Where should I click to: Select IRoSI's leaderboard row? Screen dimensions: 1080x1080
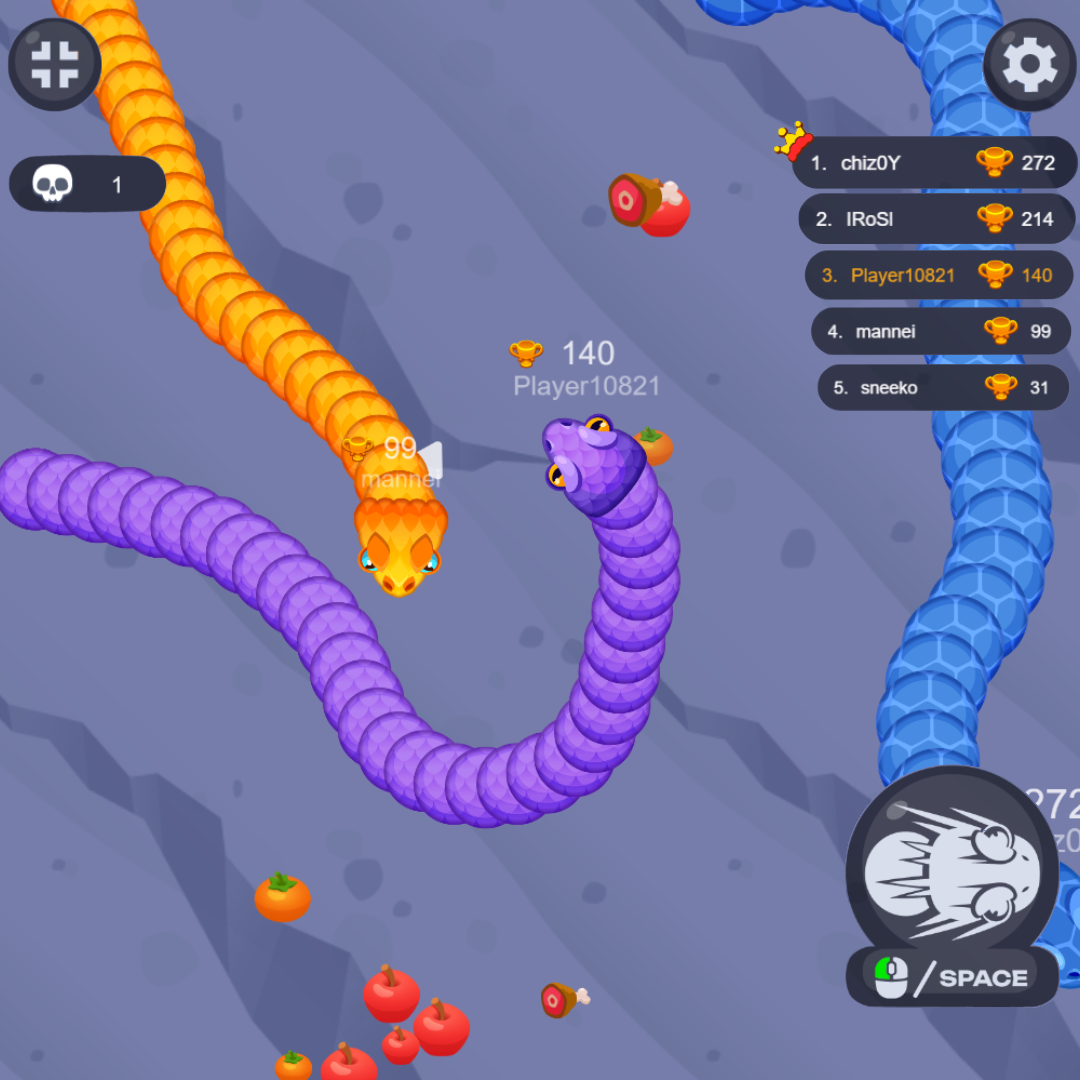pos(936,219)
